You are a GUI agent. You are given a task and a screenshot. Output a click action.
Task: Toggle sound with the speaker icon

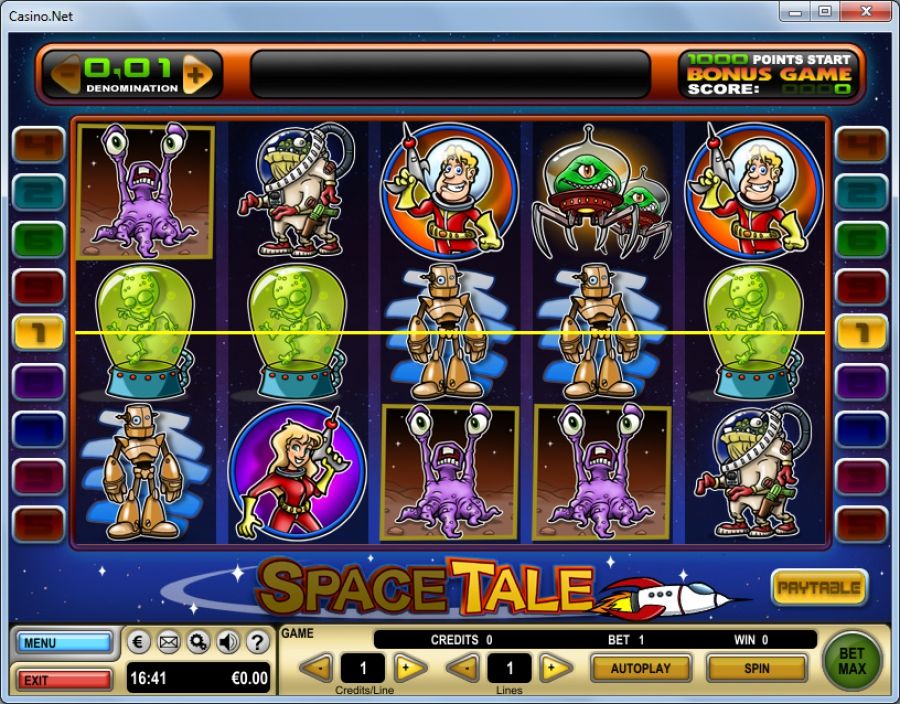coord(227,642)
